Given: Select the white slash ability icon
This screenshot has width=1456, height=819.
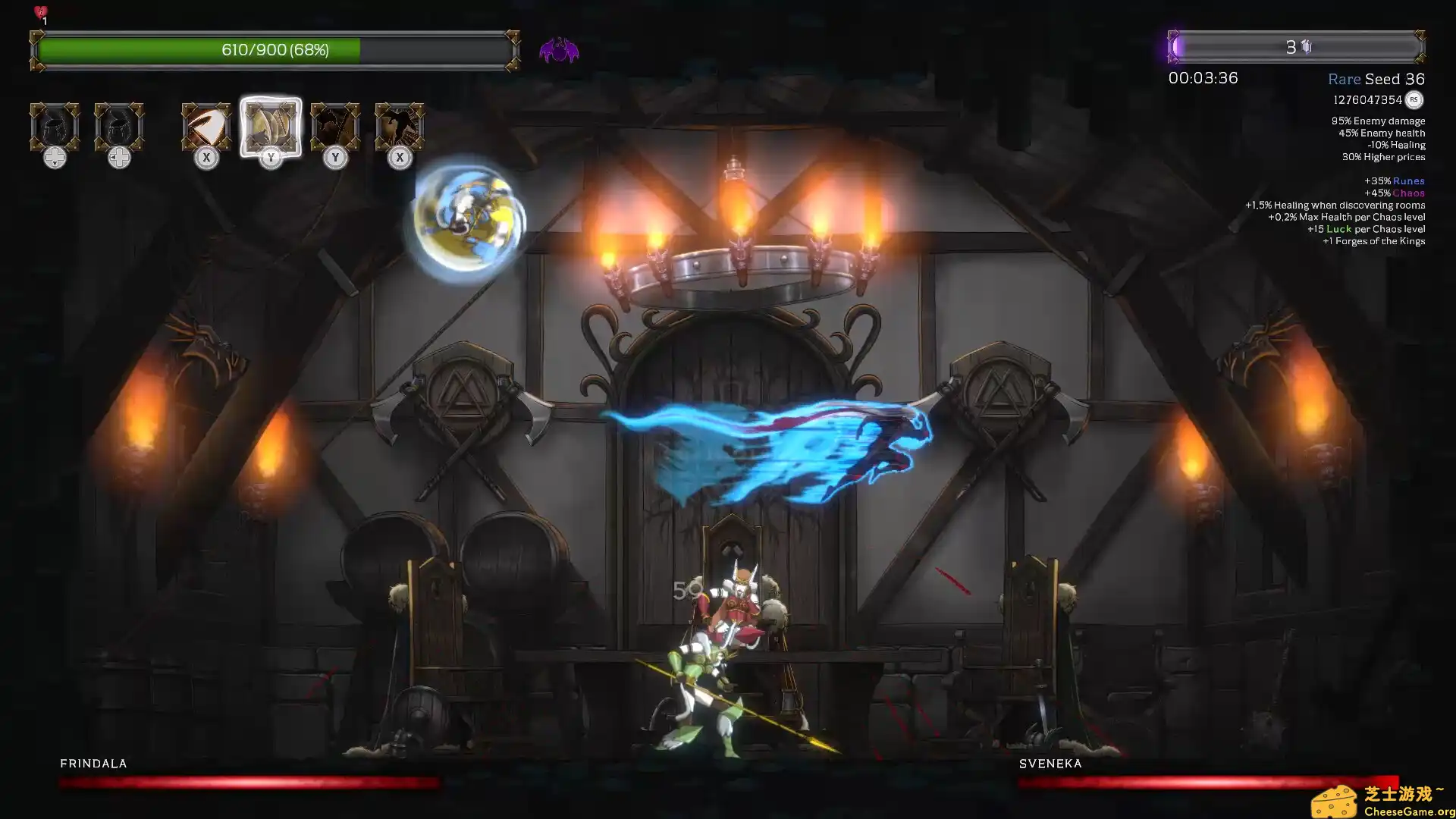Looking at the screenshot, I should 206,127.
